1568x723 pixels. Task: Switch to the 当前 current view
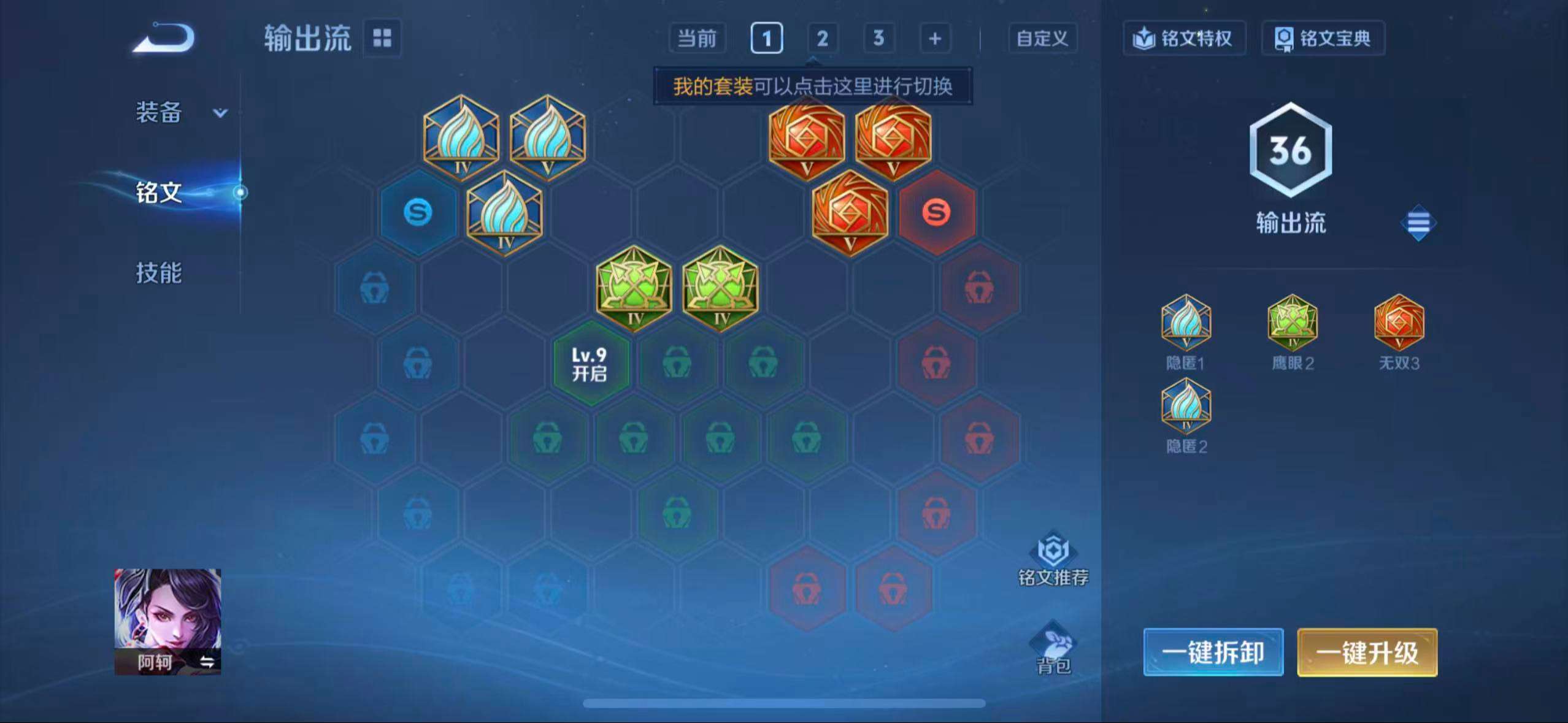tap(698, 38)
